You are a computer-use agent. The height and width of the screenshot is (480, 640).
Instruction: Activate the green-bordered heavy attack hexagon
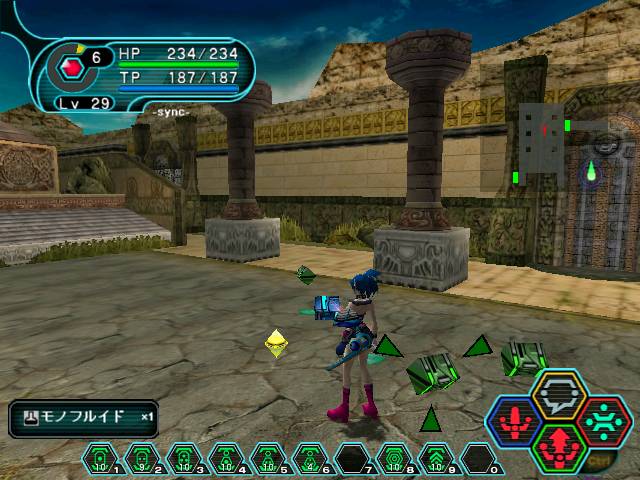click(560, 446)
